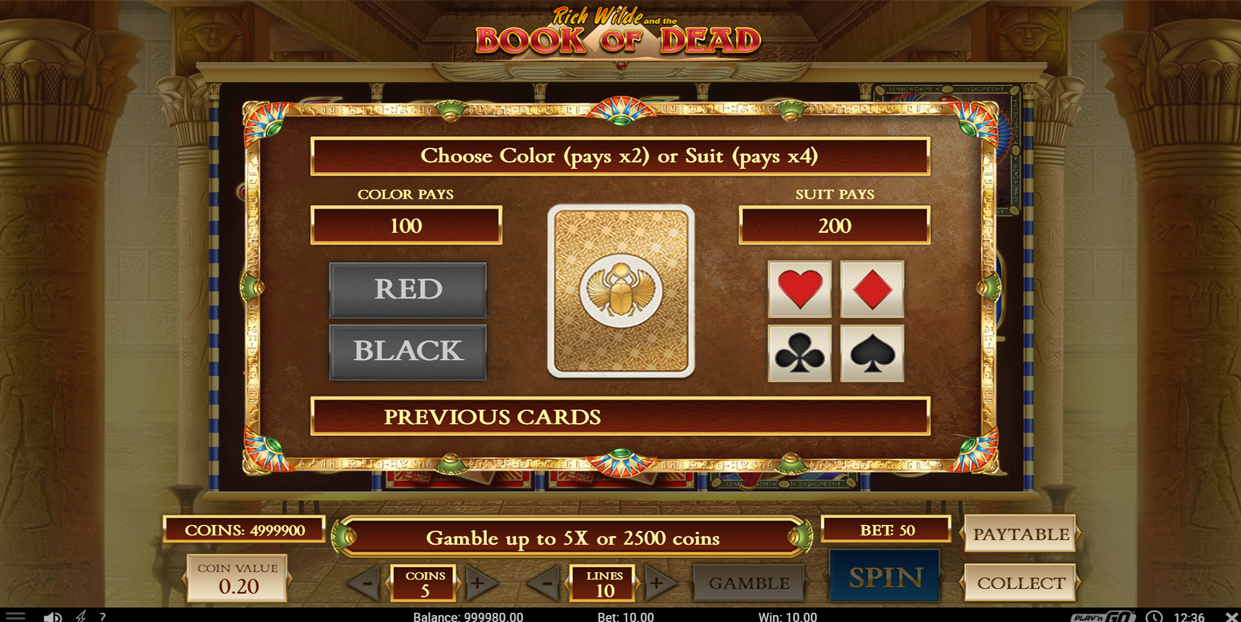Toggle the lightning quick-spin icon
Viewport: 1241px width, 622px height.
click(81, 616)
